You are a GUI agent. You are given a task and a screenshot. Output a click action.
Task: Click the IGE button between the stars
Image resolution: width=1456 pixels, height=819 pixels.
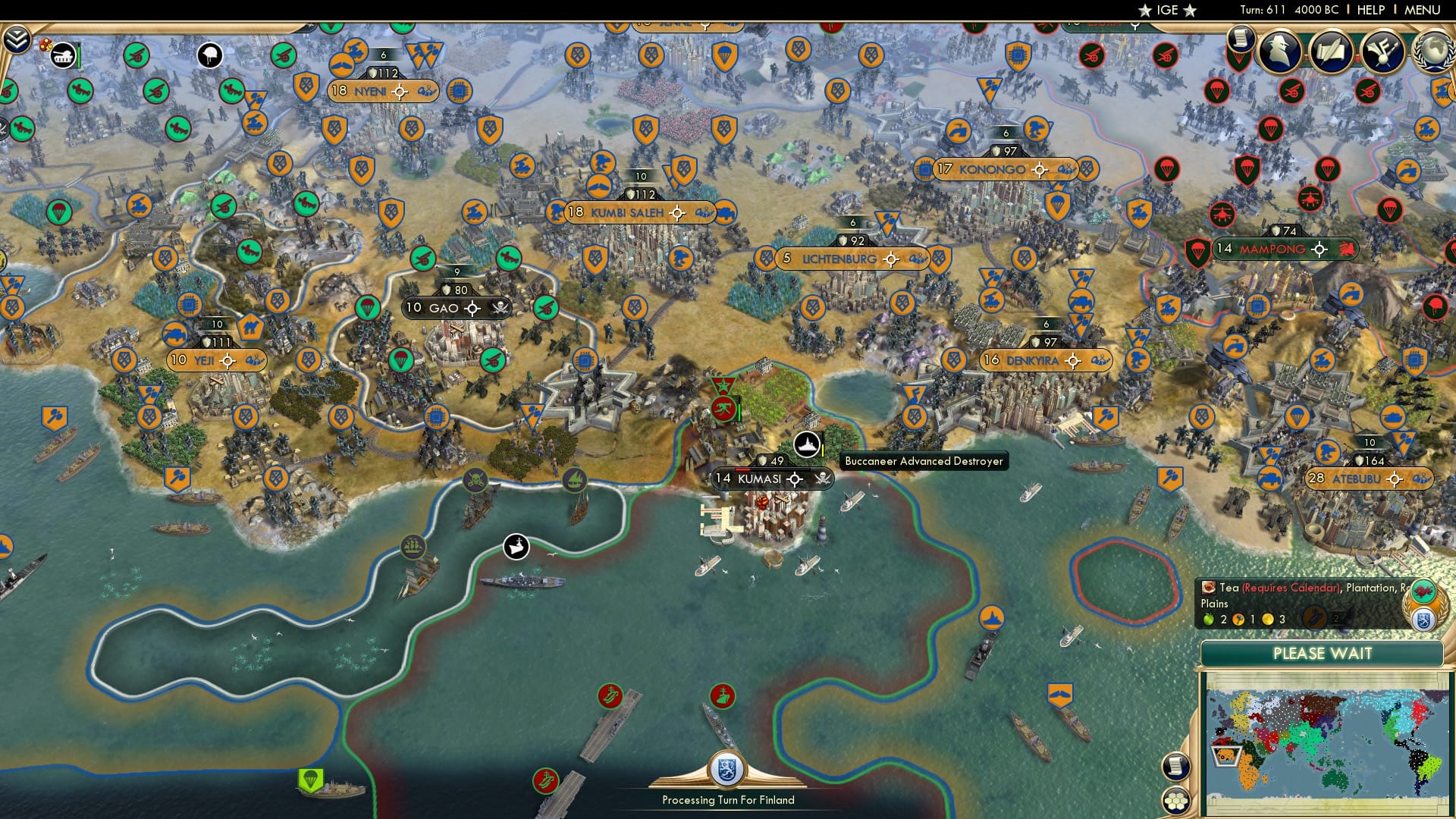pos(1168,10)
